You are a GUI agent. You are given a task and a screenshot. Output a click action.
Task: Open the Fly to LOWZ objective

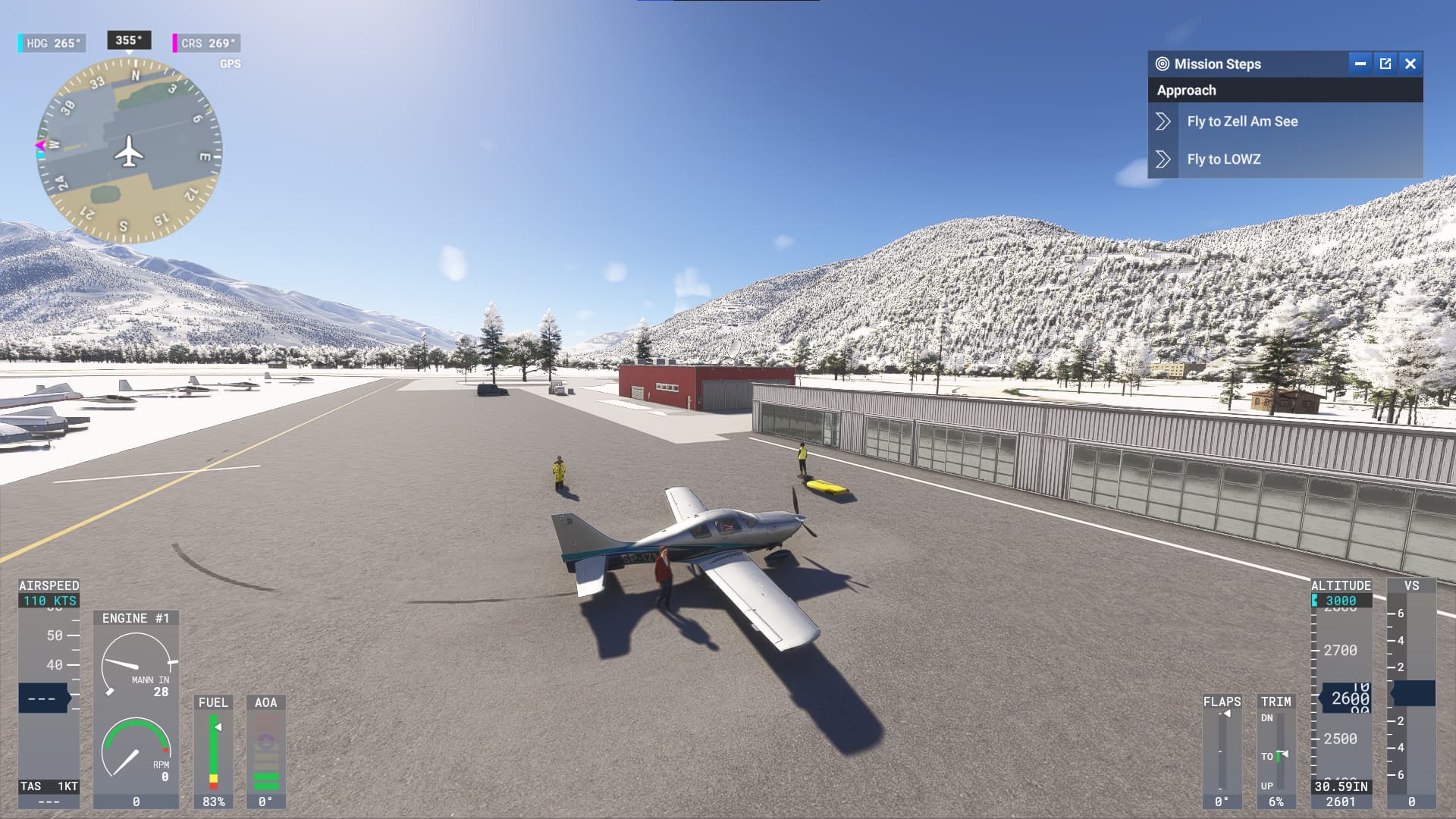(1224, 159)
